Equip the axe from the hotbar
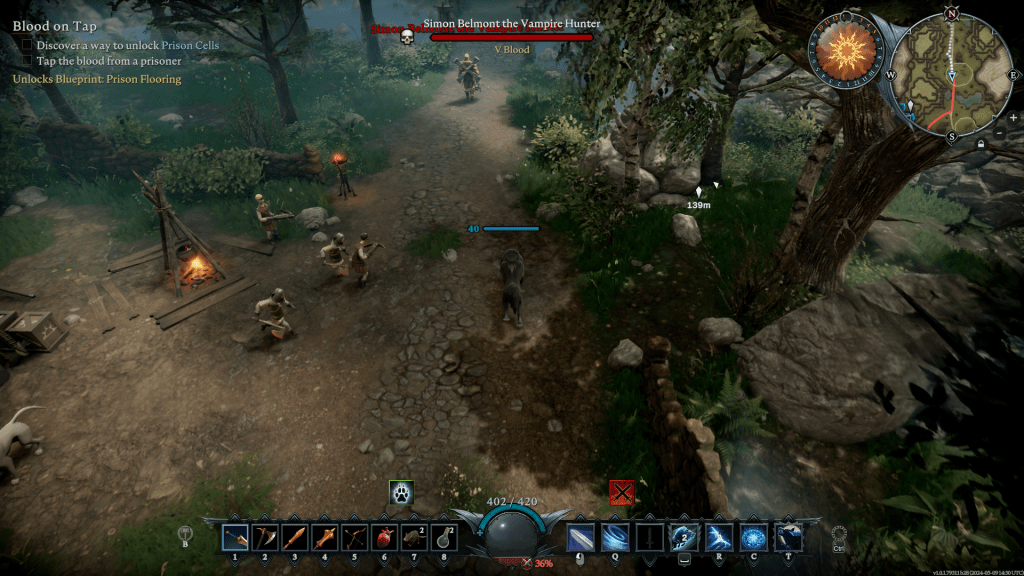 264,538
